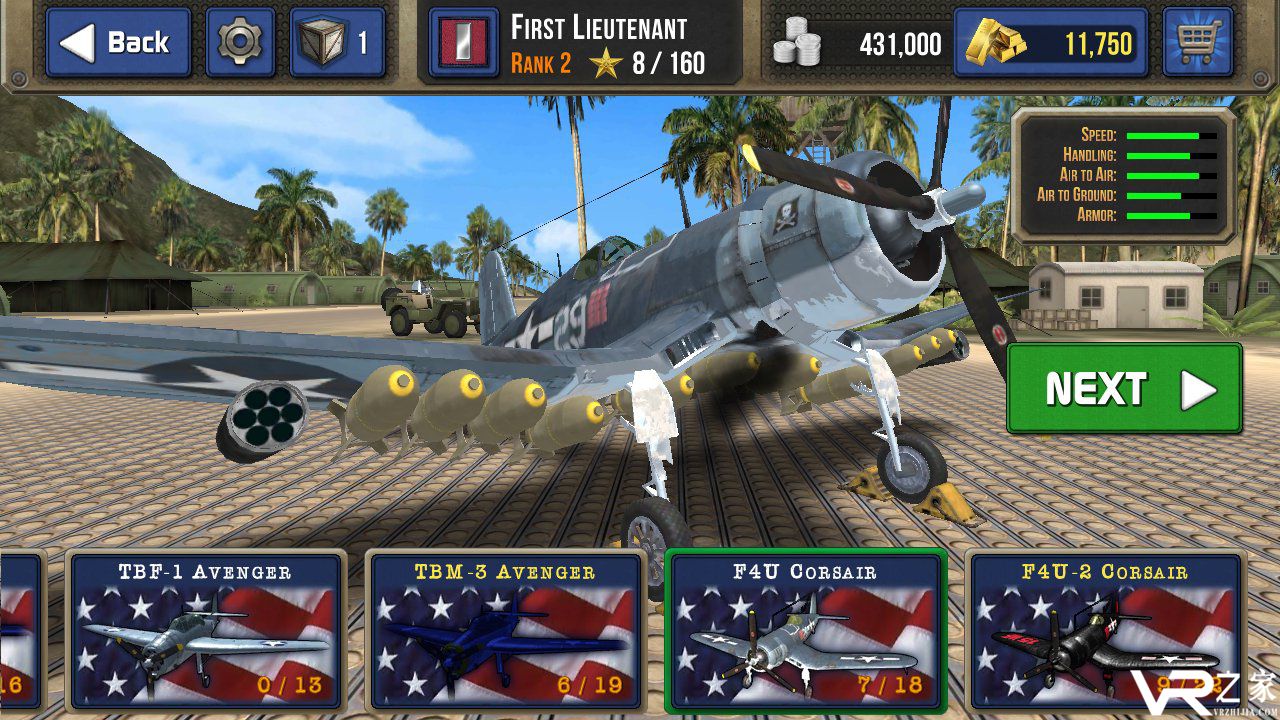Open the shopping cart store
The width and height of the screenshot is (1280, 720).
[x=1197, y=43]
